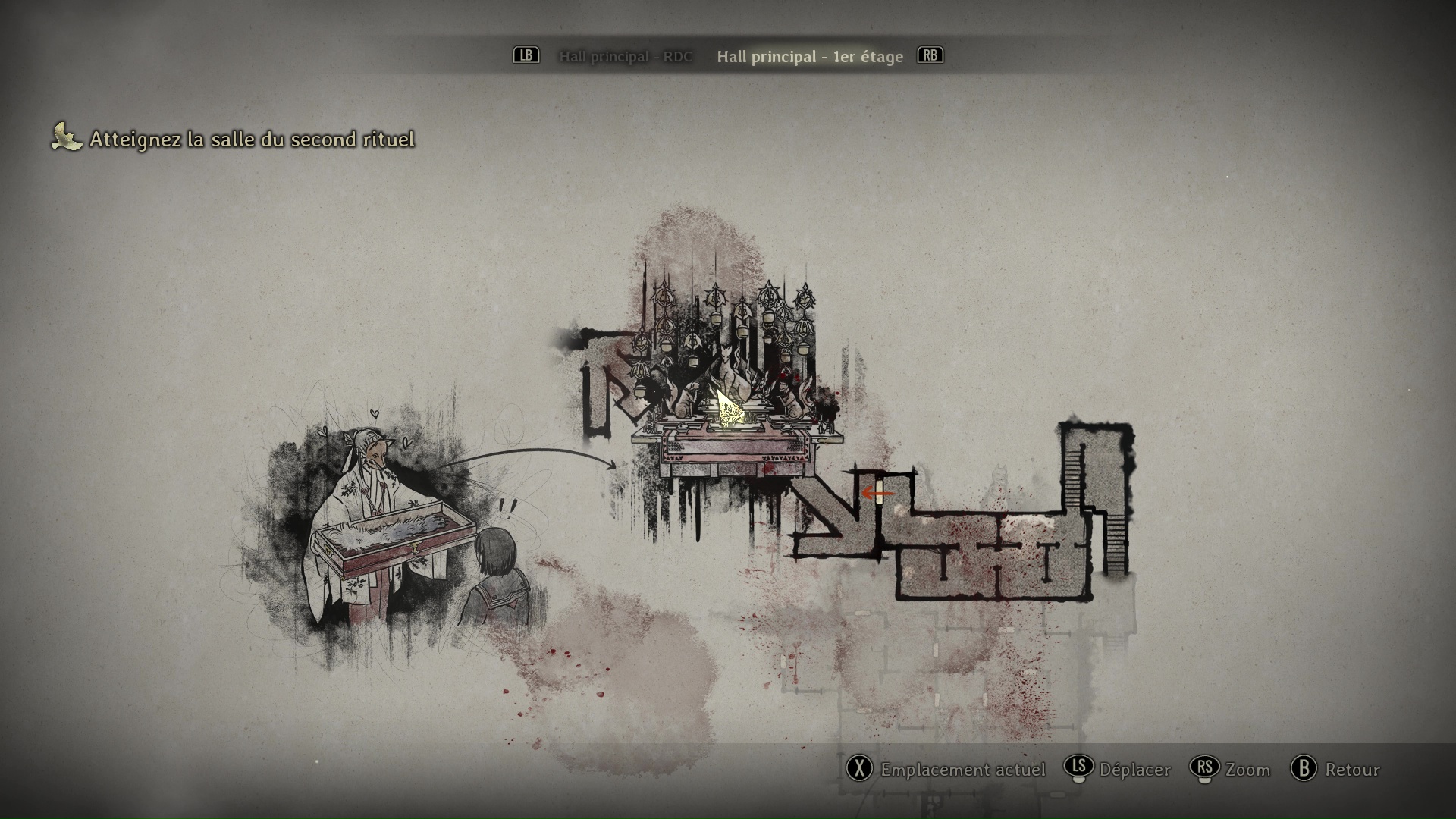
Task: Click the second ritual objective tracker
Action: click(x=234, y=139)
